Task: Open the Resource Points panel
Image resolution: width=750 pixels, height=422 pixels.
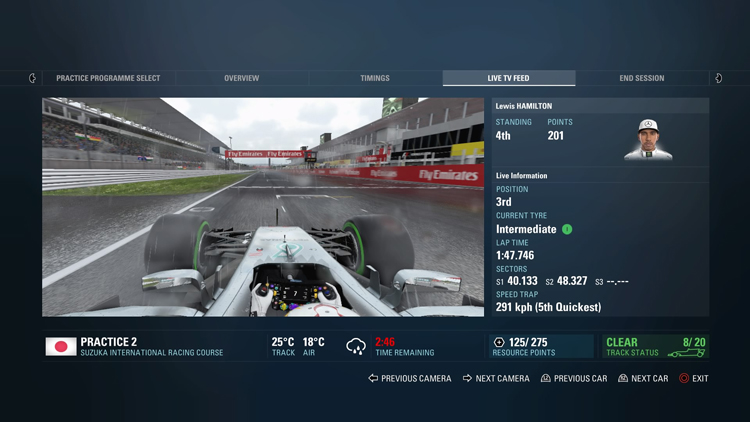Action: 541,347
